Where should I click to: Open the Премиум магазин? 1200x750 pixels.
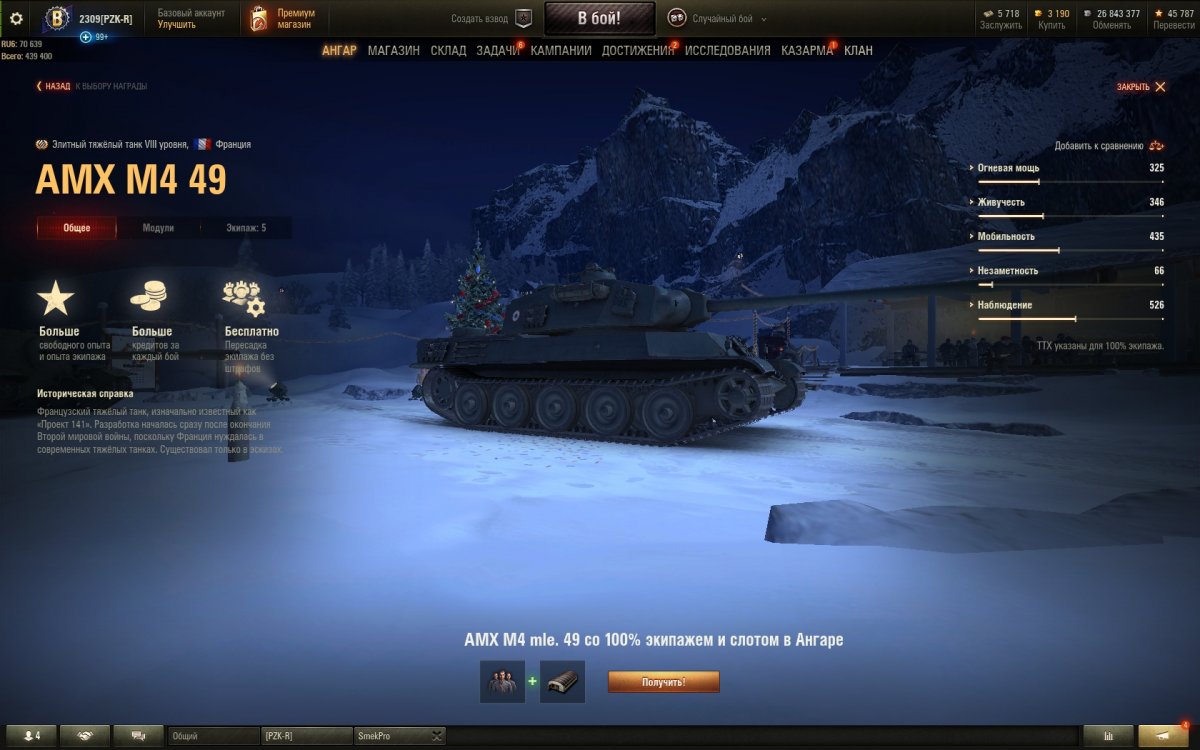click(283, 18)
